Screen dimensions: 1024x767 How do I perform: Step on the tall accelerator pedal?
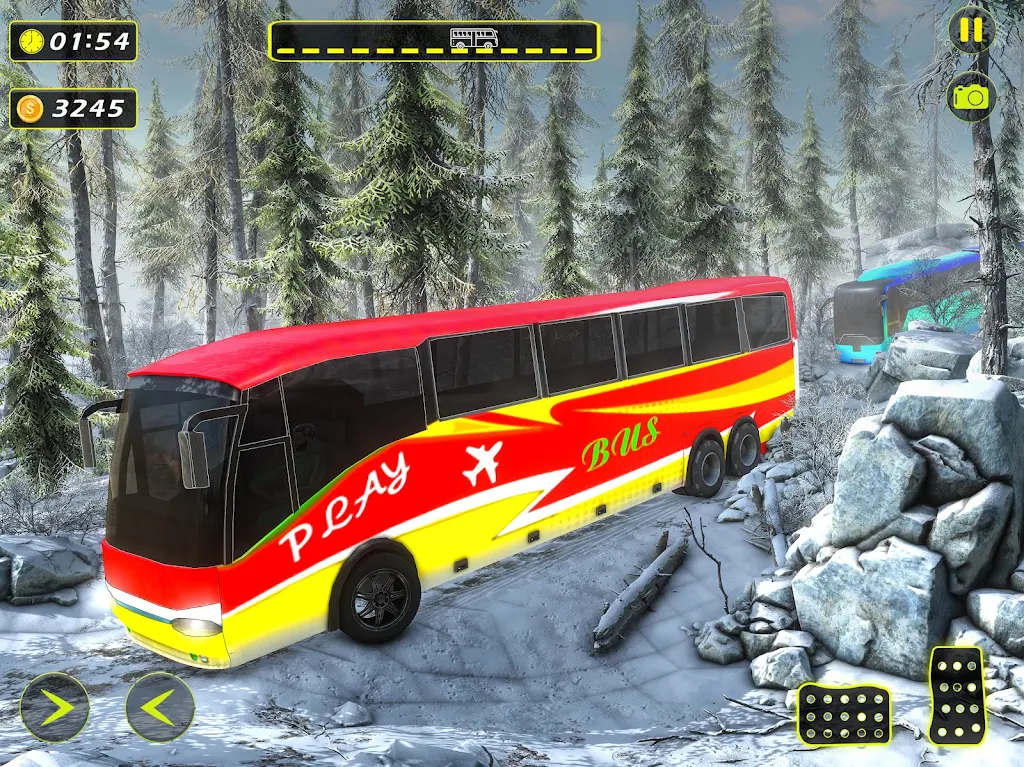coord(956,695)
